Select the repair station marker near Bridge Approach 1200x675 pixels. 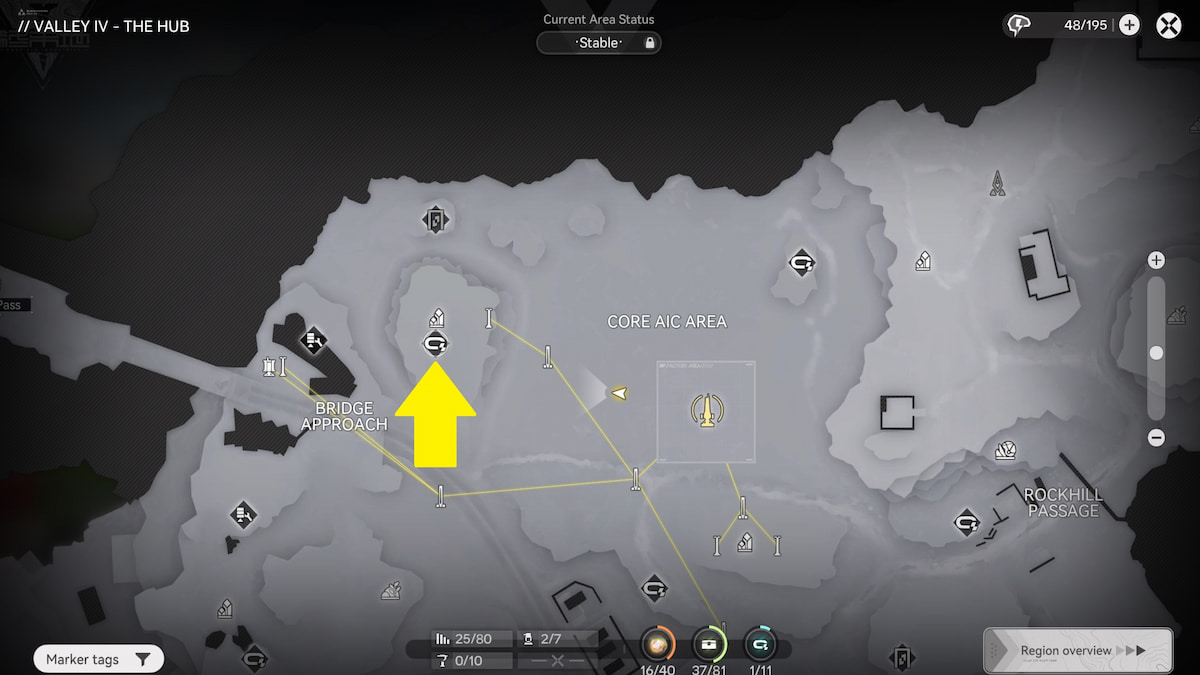313,340
